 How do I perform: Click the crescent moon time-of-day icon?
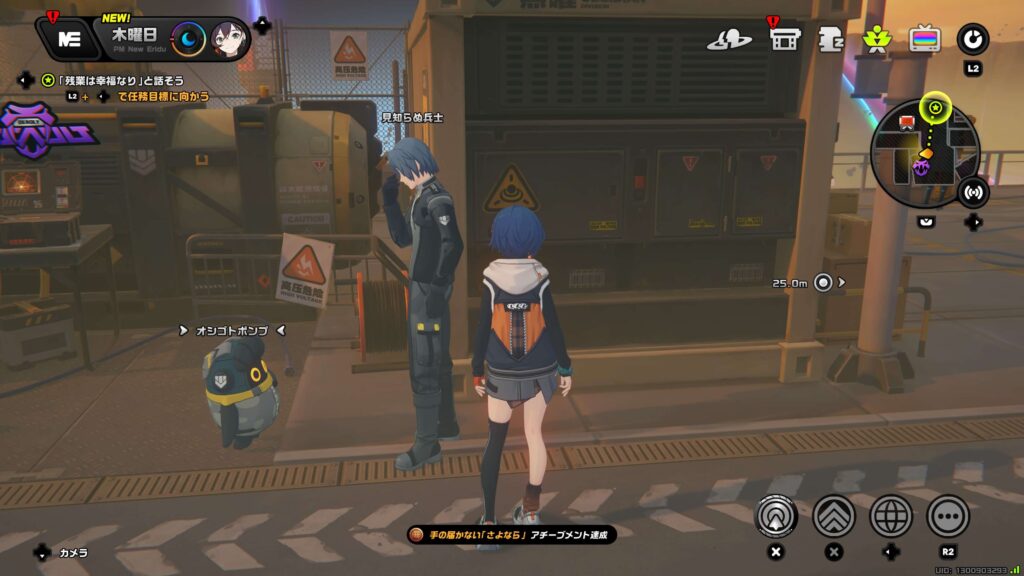click(x=188, y=39)
